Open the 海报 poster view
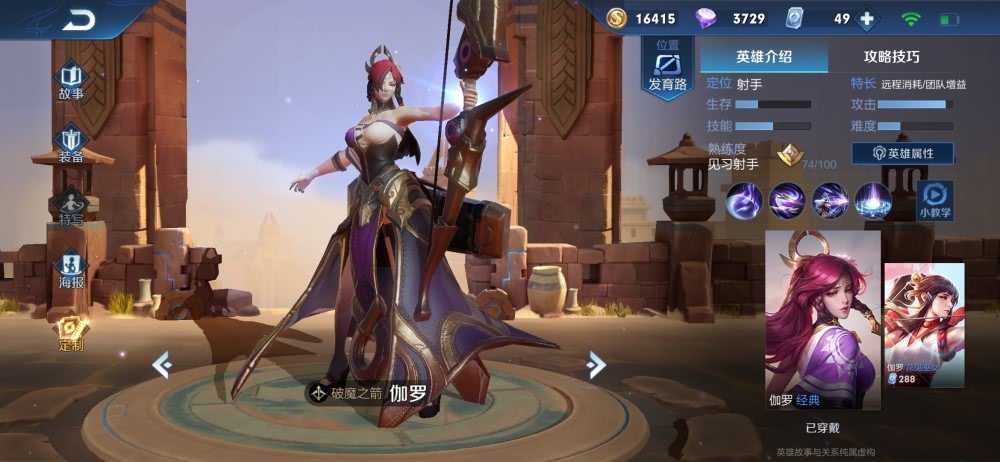This screenshot has width=1000, height=462. [70, 270]
